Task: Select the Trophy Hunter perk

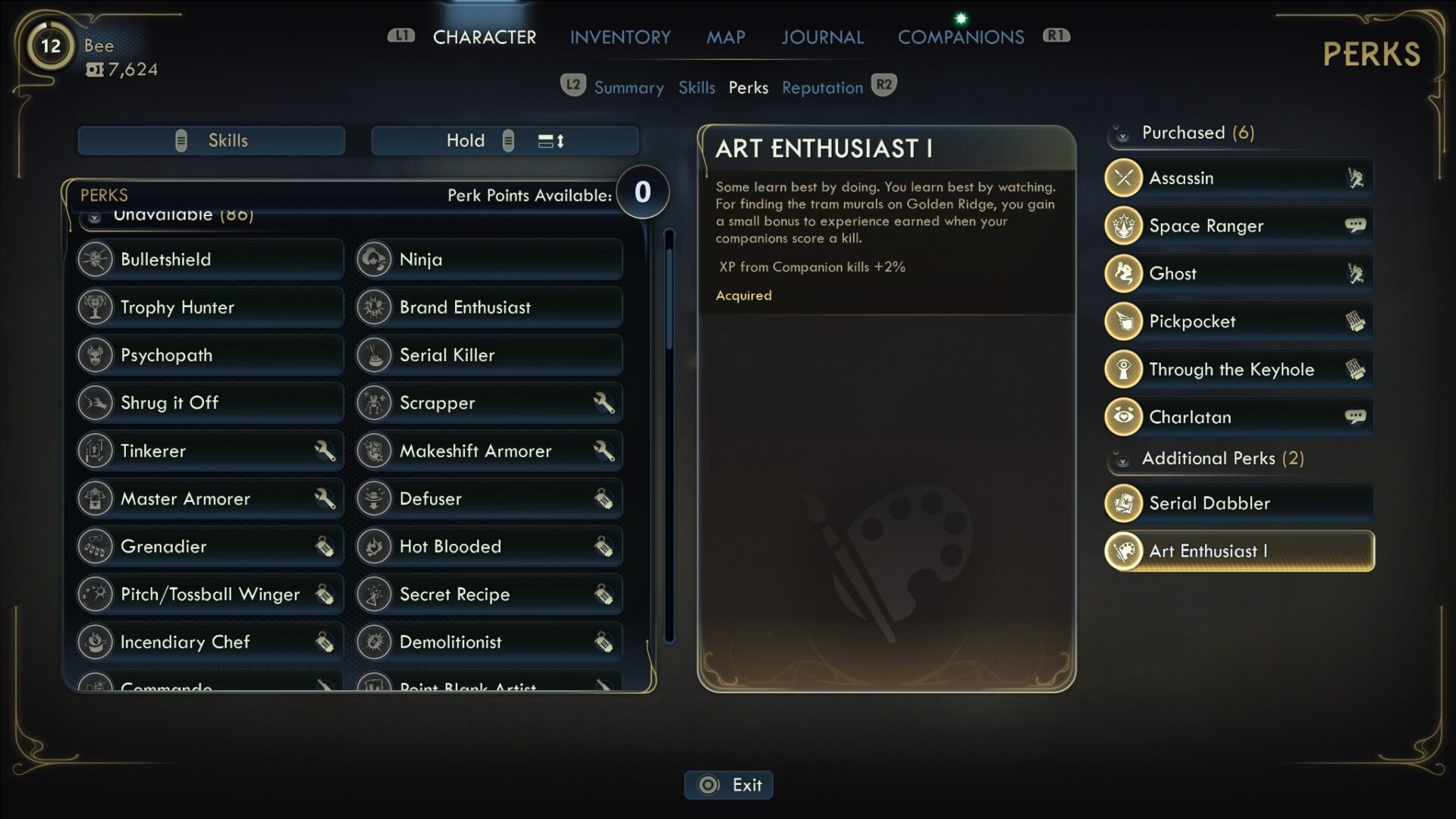Action: click(209, 307)
